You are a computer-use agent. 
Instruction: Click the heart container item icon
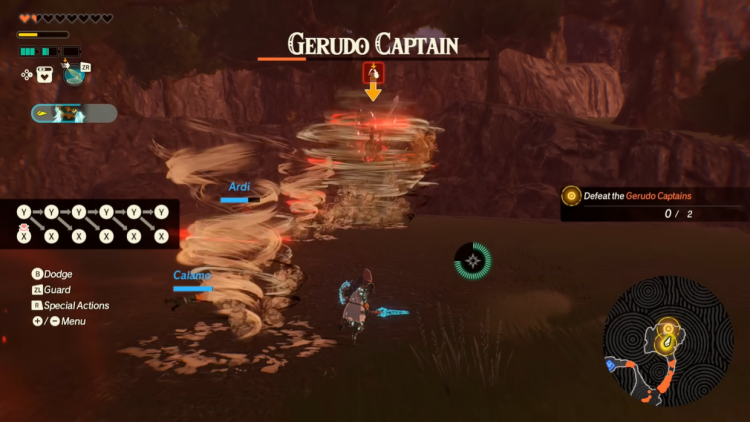pyautogui.click(x=45, y=73)
